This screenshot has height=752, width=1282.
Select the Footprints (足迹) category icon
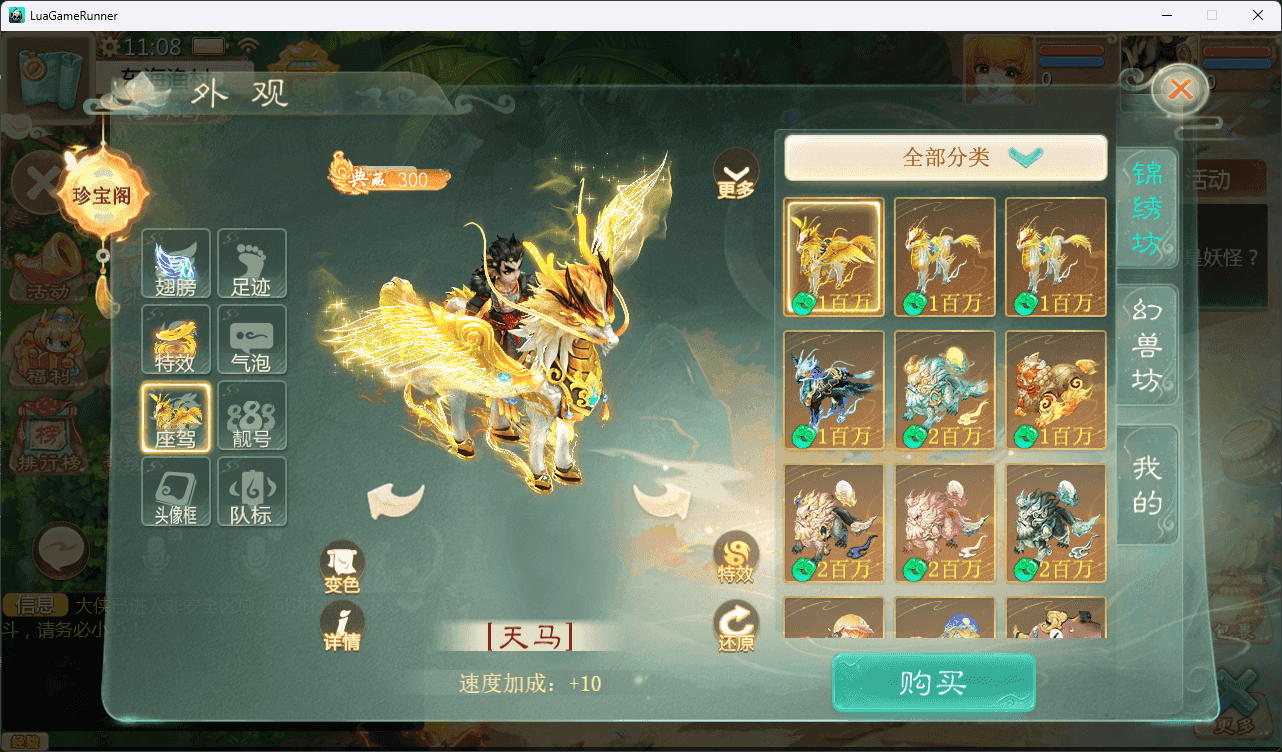252,264
